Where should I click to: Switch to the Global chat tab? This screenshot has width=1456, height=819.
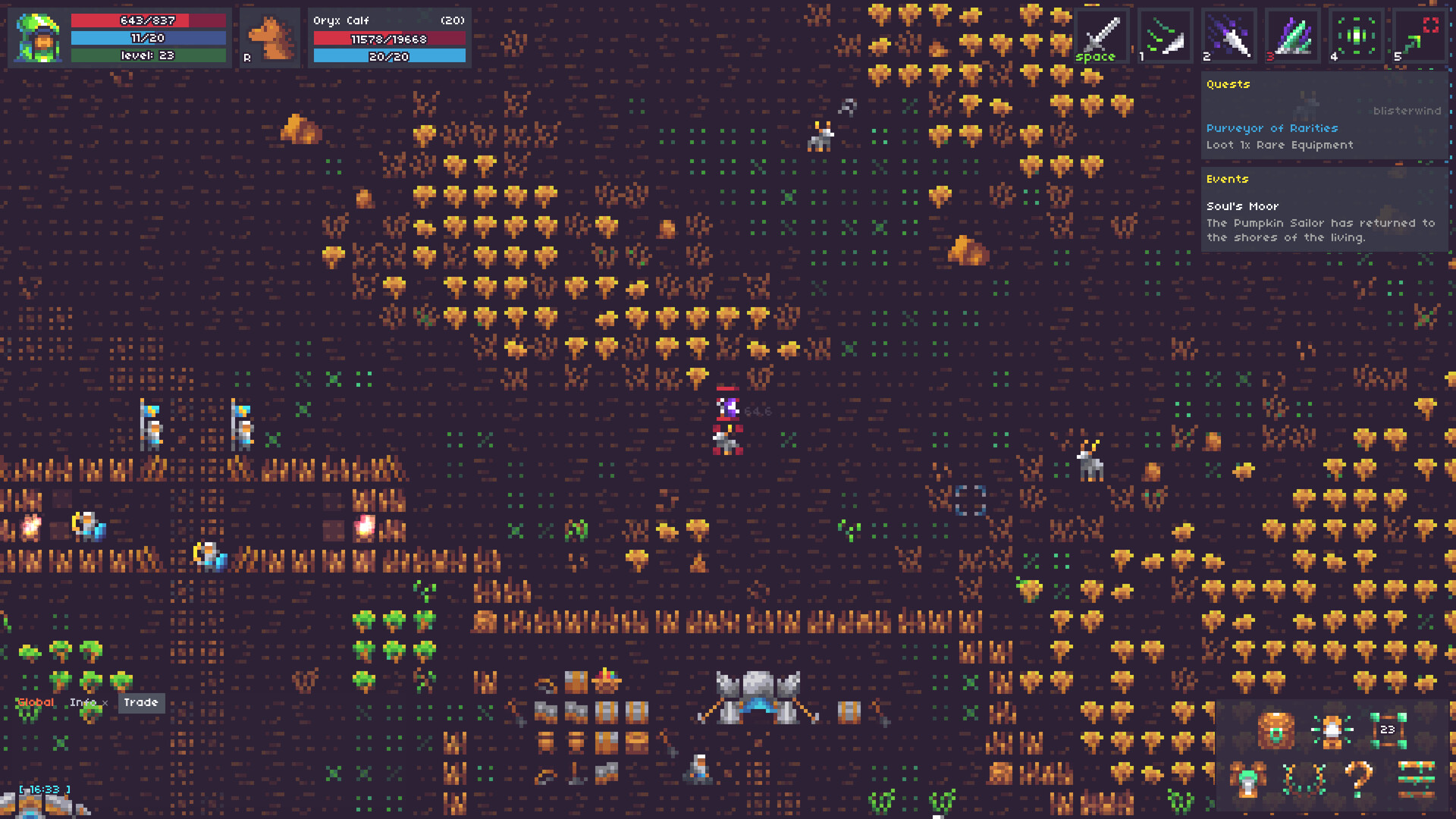coord(36,703)
